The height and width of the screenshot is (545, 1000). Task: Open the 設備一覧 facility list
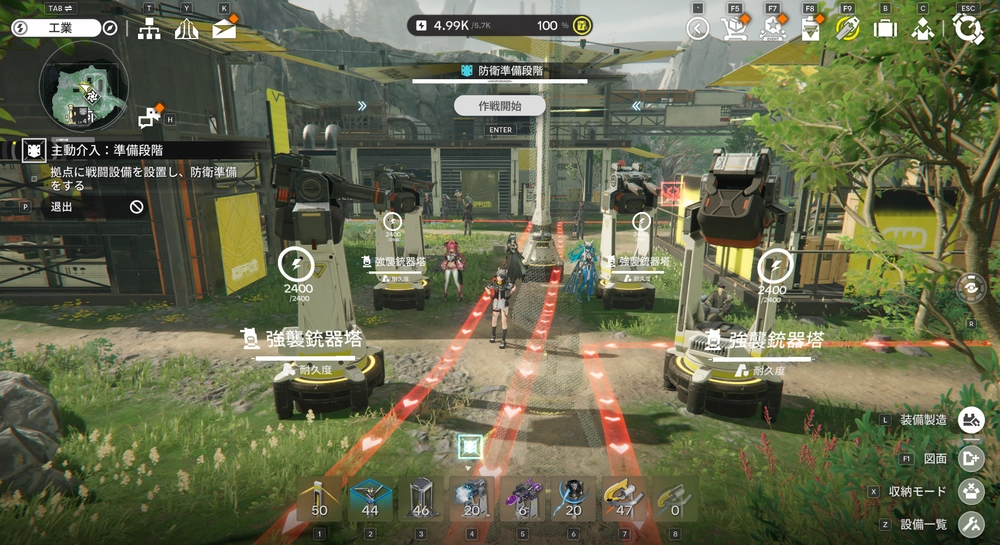(970, 524)
